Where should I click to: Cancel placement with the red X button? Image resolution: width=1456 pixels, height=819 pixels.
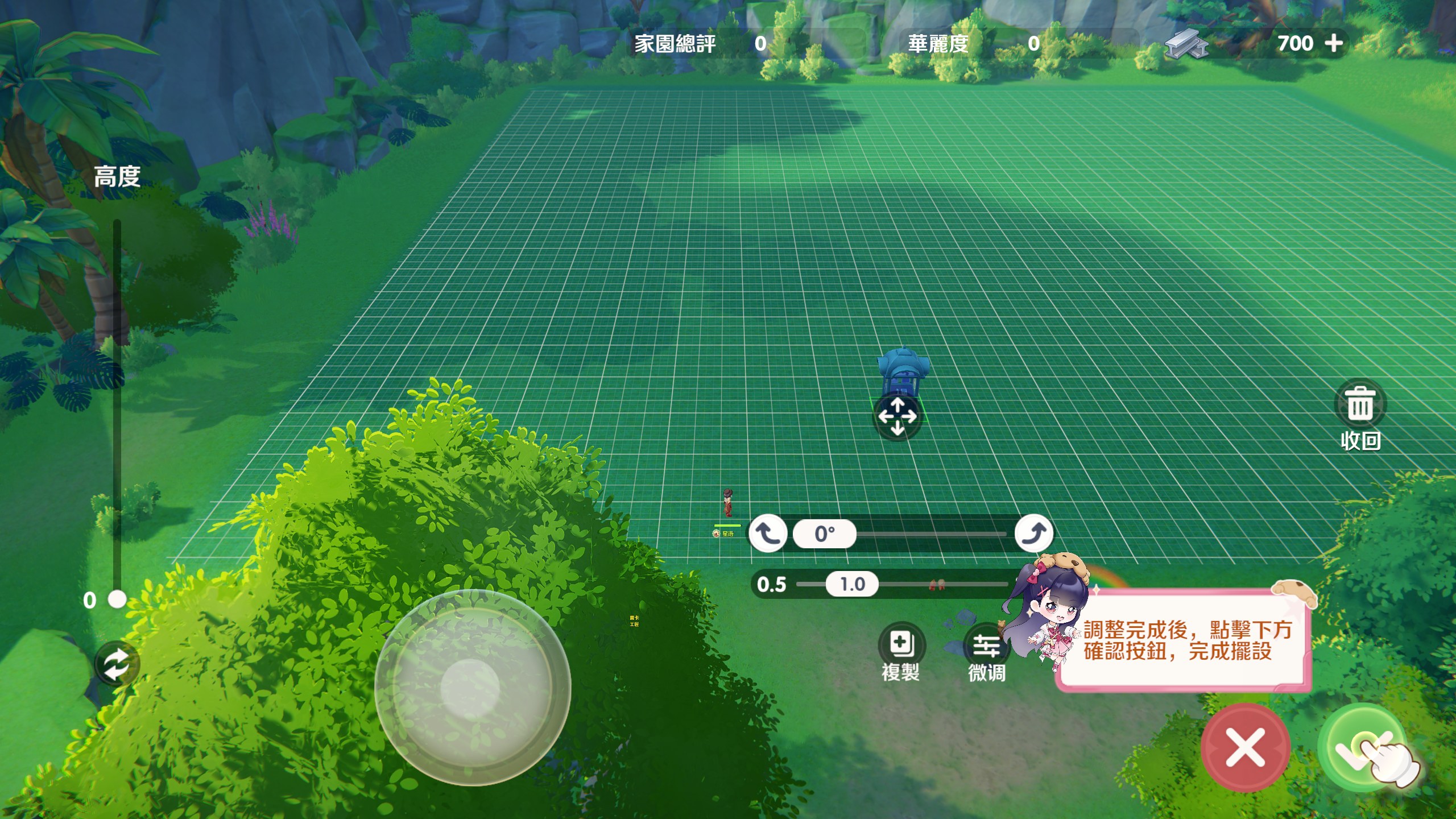click(x=1245, y=747)
